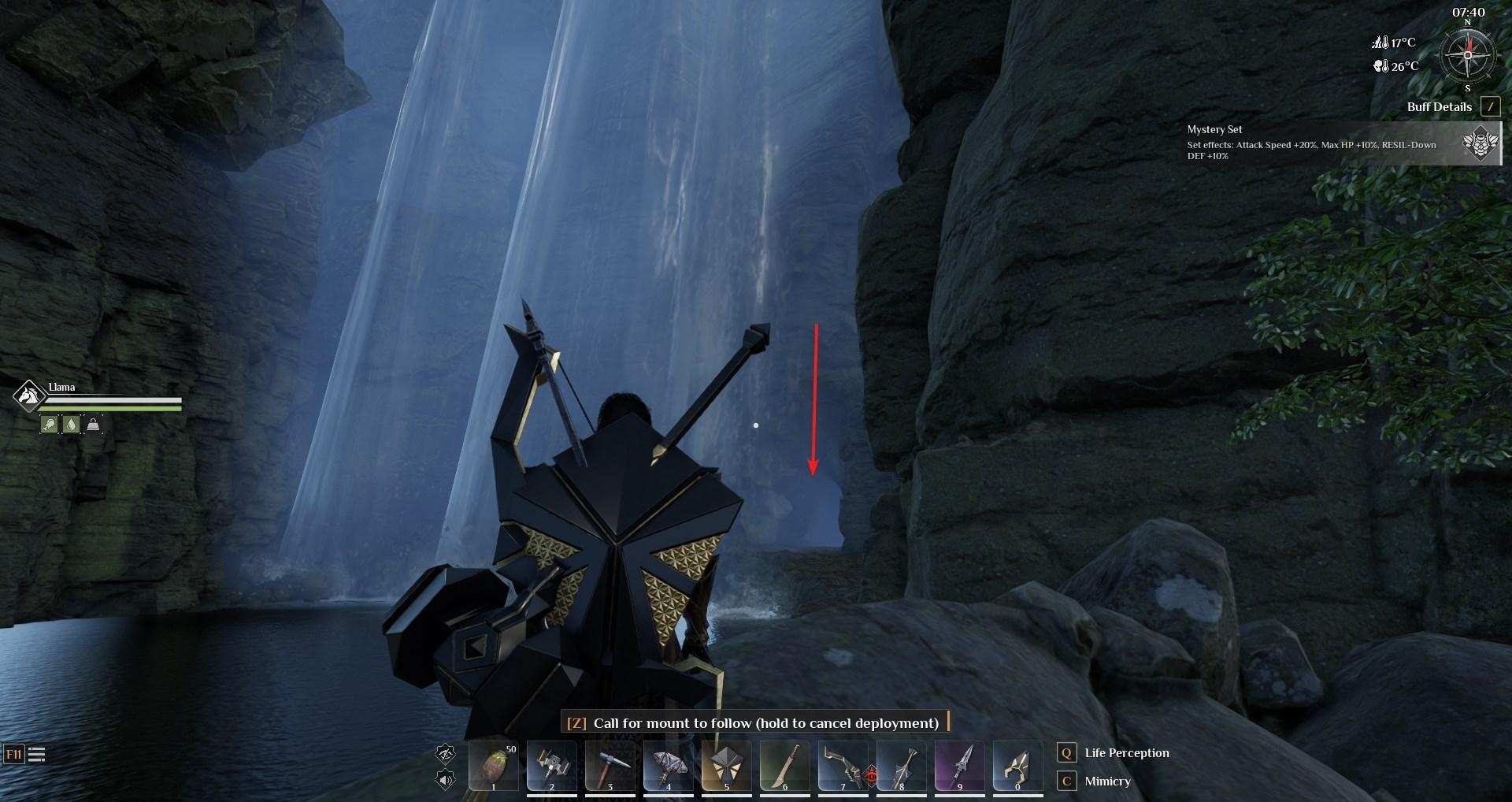Click the hexagonal rune icon above speaker
Image resolution: width=1512 pixels, height=802 pixels.
tap(446, 754)
